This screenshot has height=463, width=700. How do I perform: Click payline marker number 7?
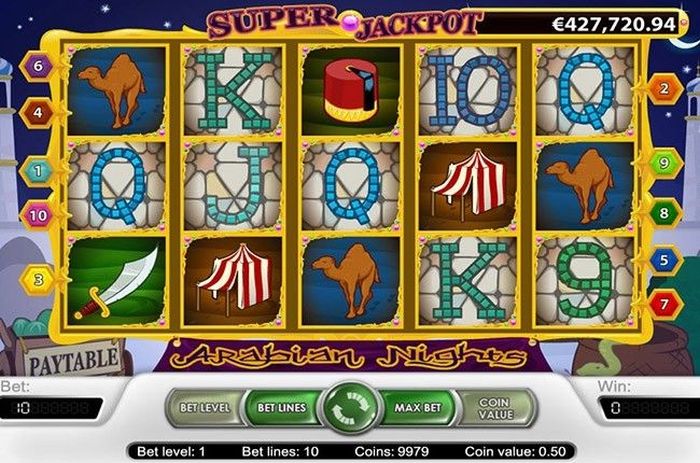[663, 301]
